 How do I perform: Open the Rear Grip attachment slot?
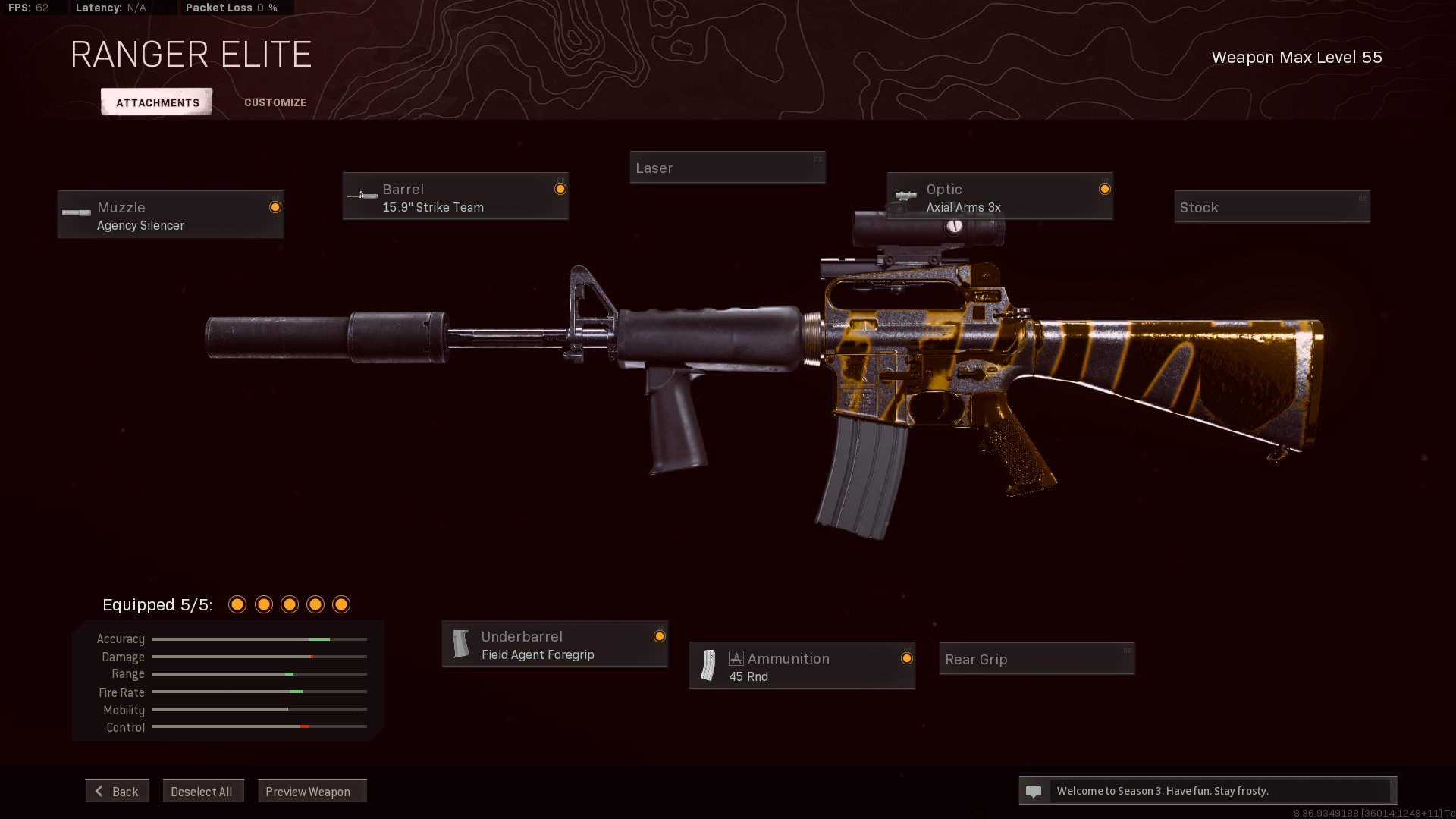click(x=1036, y=659)
